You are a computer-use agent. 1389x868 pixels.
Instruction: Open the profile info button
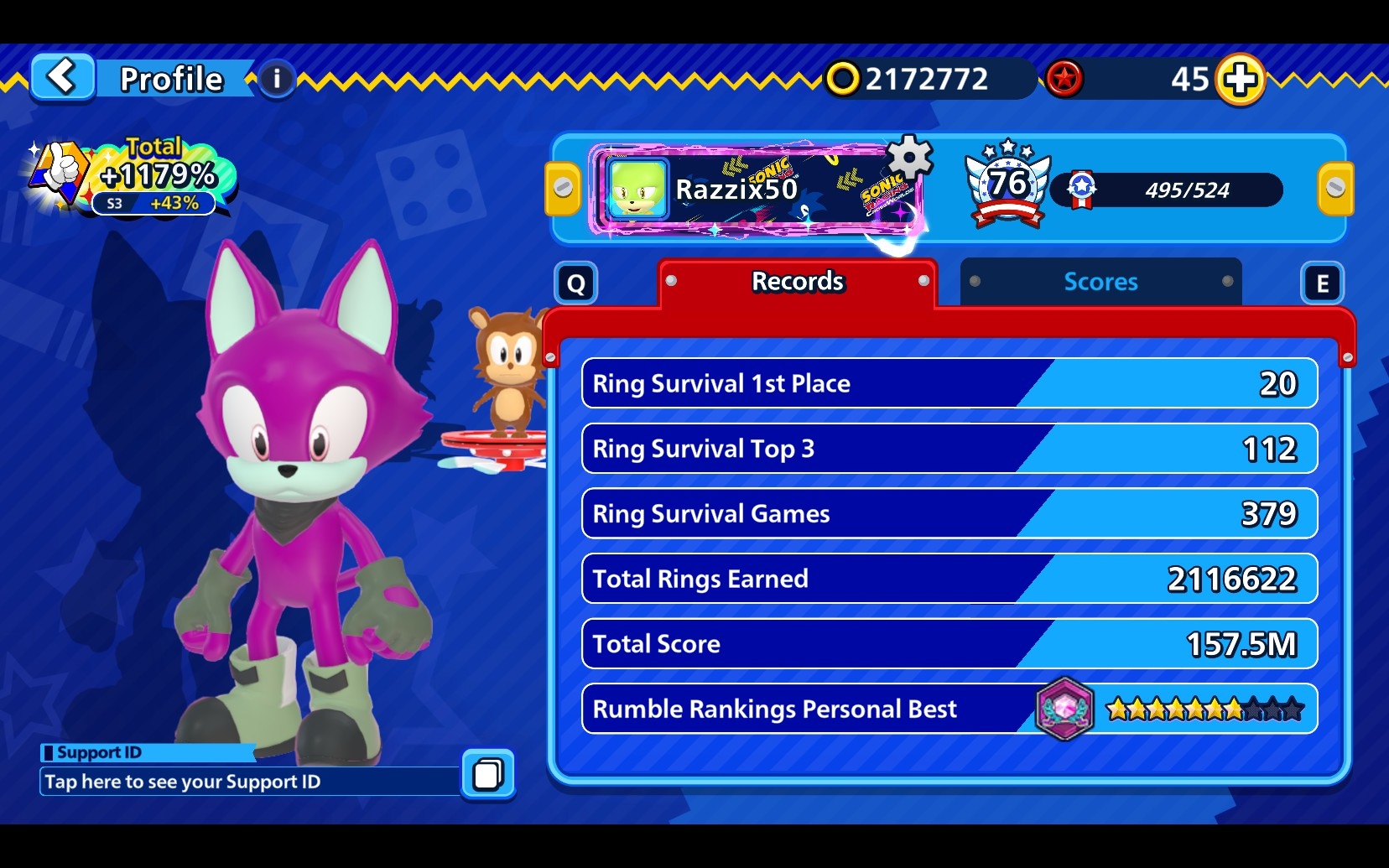pos(276,80)
